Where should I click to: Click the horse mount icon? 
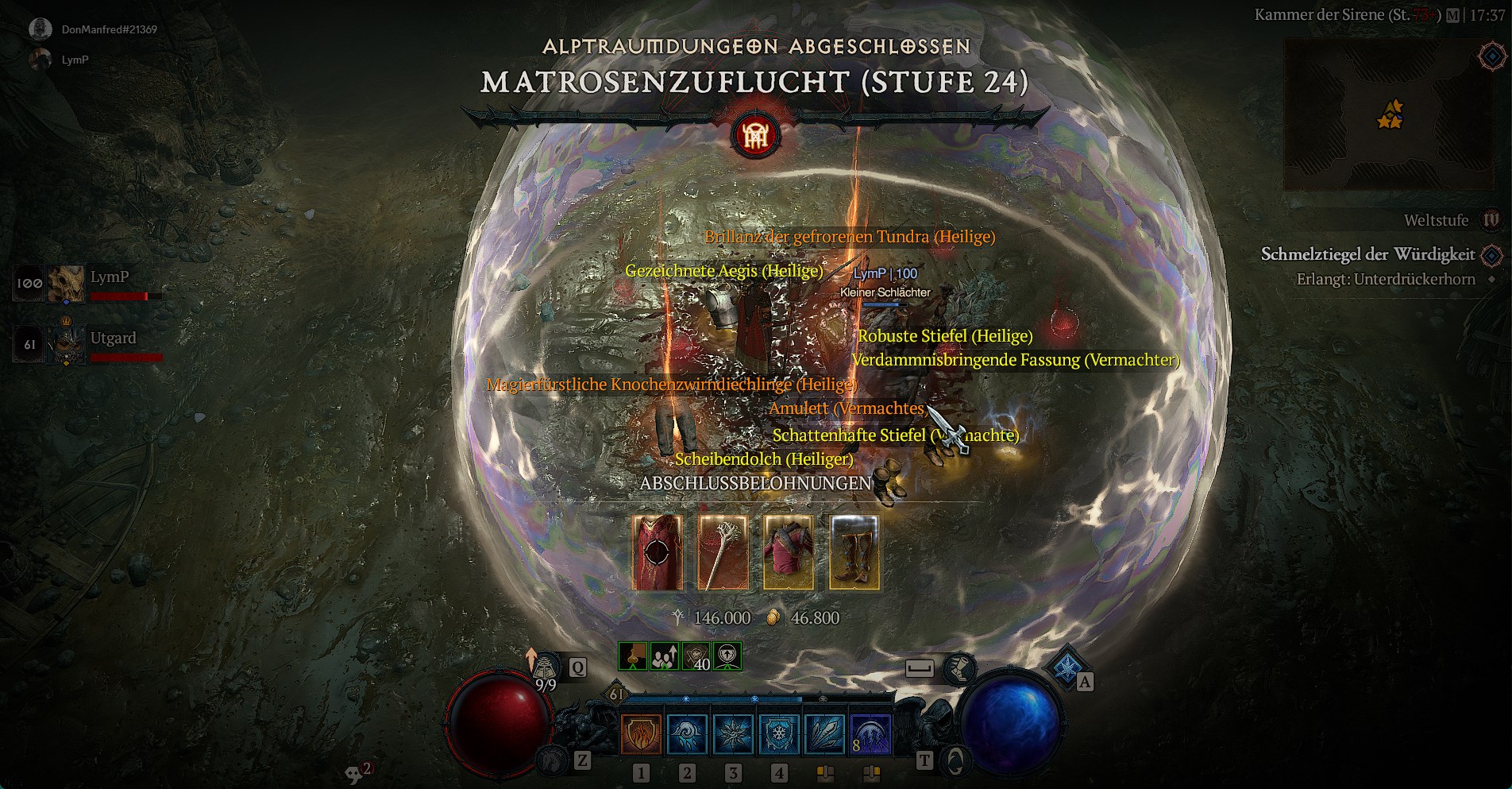(x=552, y=761)
